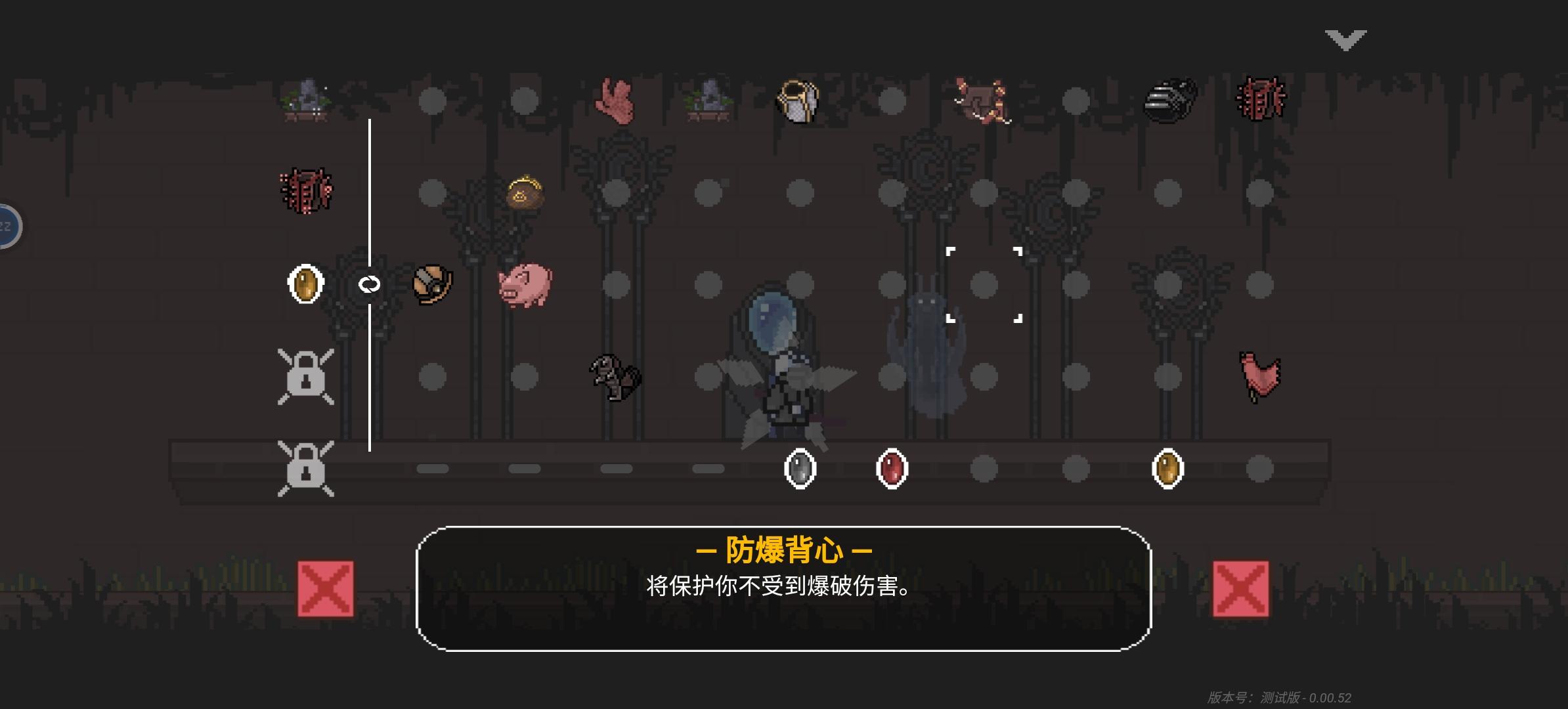Click the upper locked slot padlock
Image resolution: width=1568 pixels, height=709 pixels.
tap(306, 377)
